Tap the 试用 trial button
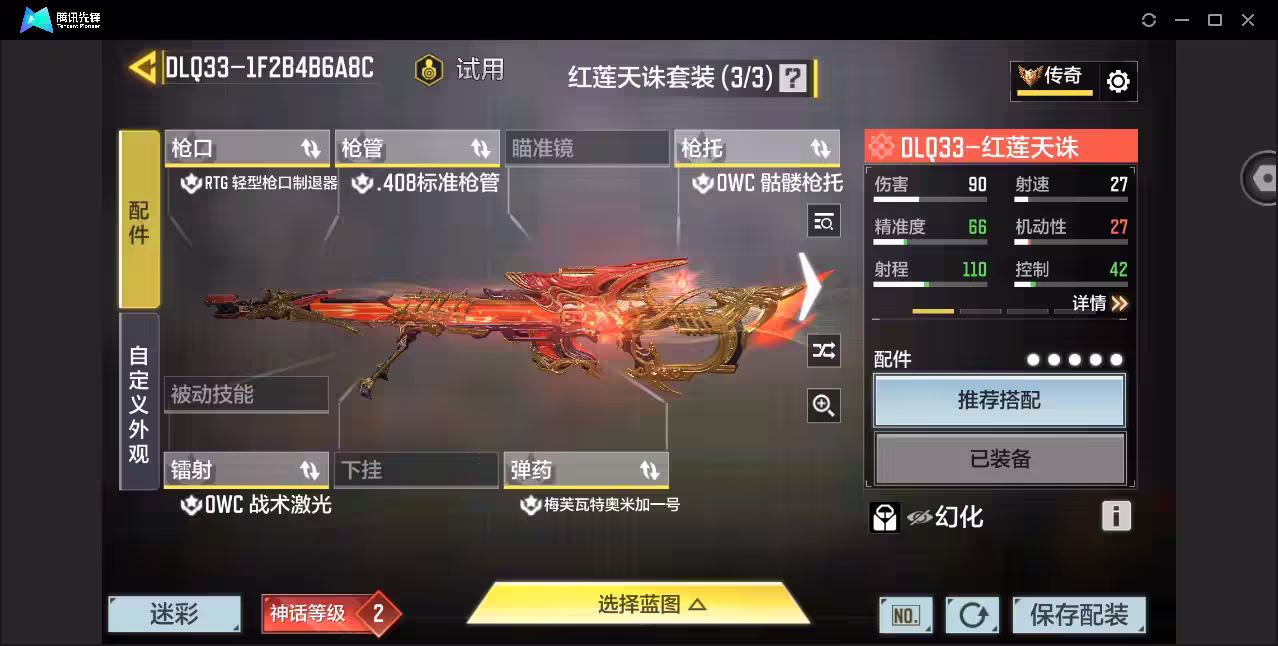This screenshot has height=646, width=1278. (461, 70)
